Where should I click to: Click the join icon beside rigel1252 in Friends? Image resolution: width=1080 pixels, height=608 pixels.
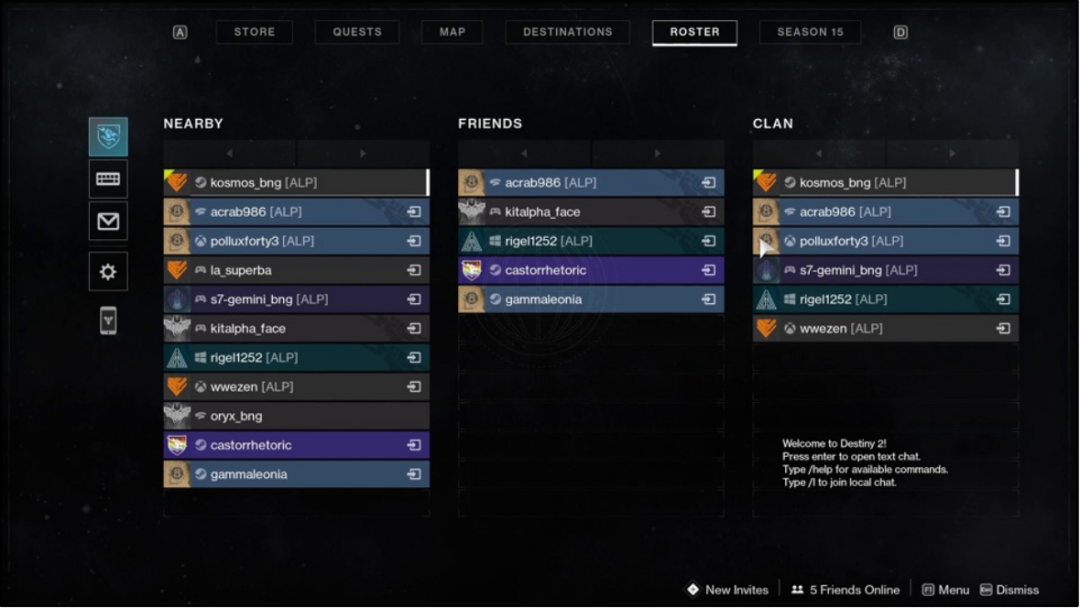click(x=708, y=241)
